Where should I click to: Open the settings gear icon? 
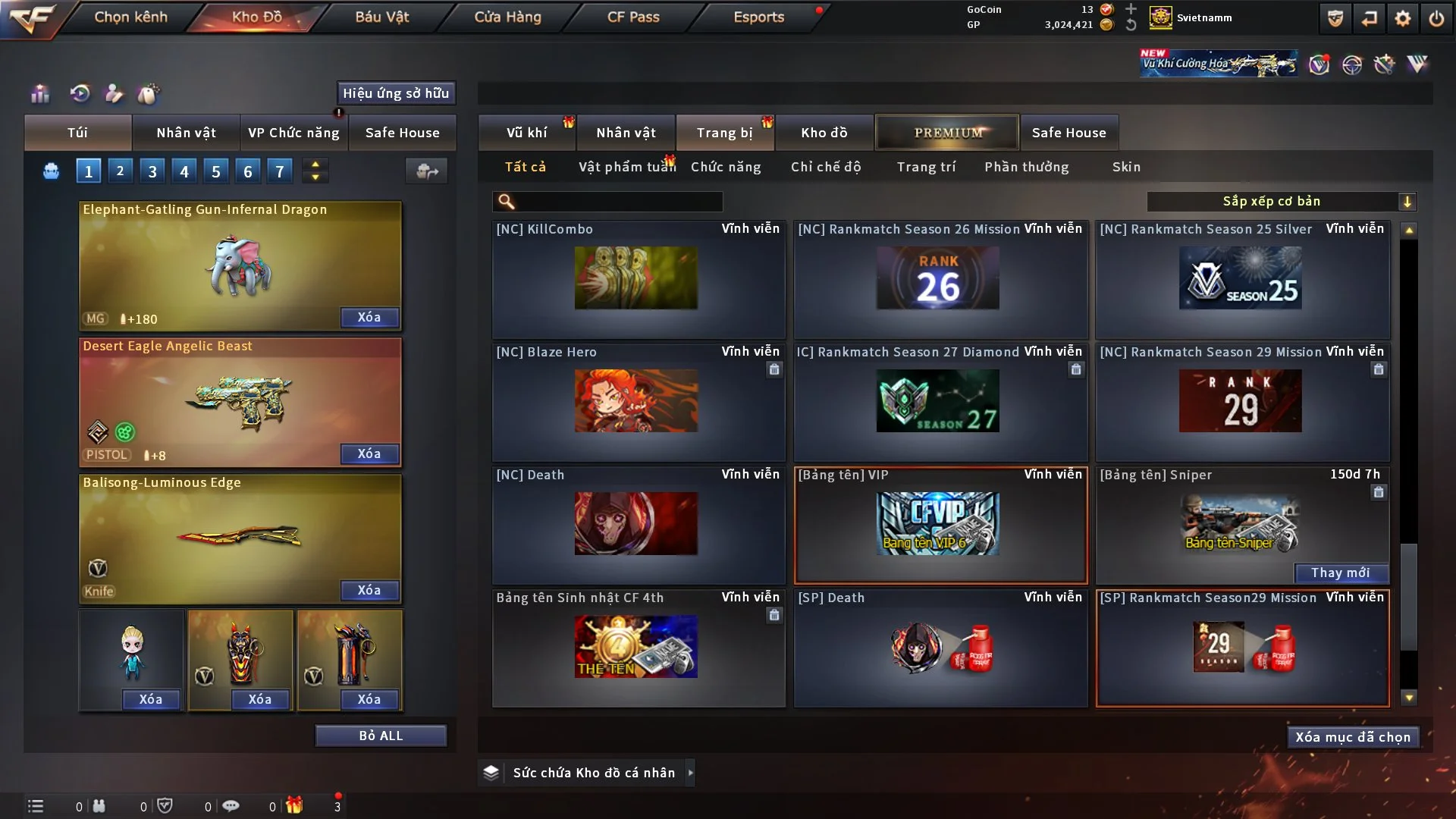coord(1403,18)
